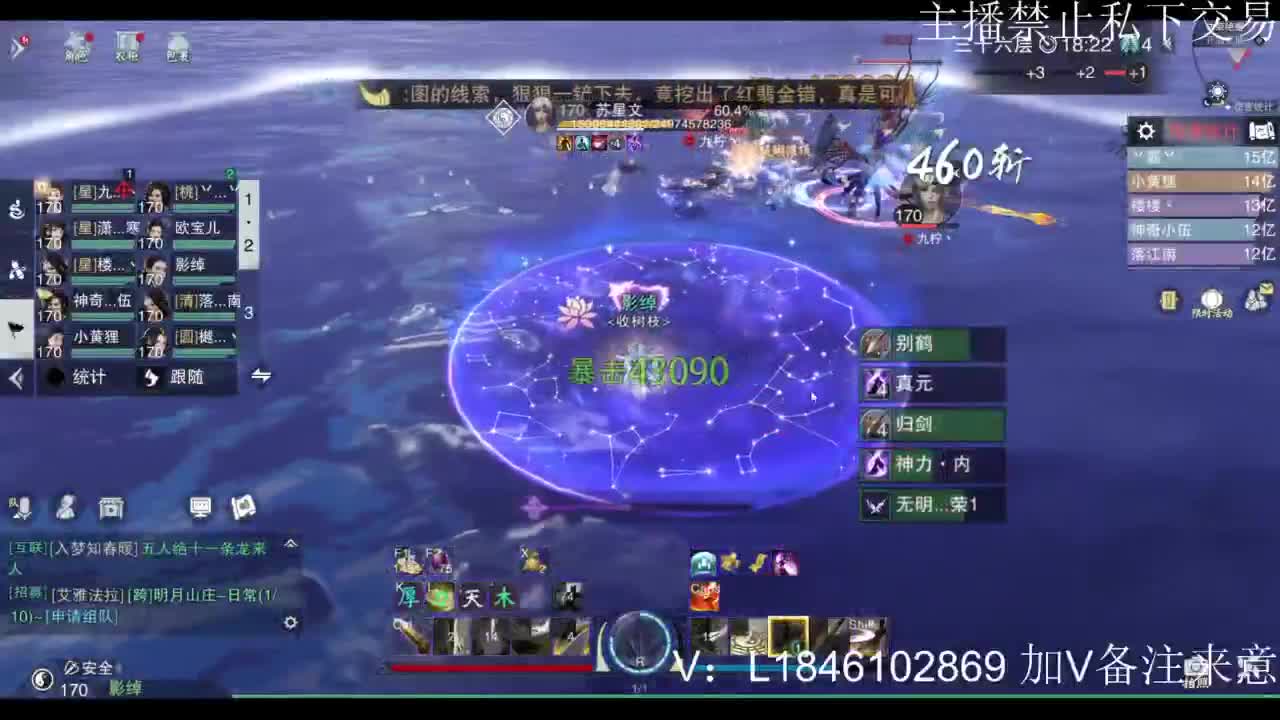Open the 限时活动 event icon
This screenshot has width=1280, height=720.
tap(1211, 300)
